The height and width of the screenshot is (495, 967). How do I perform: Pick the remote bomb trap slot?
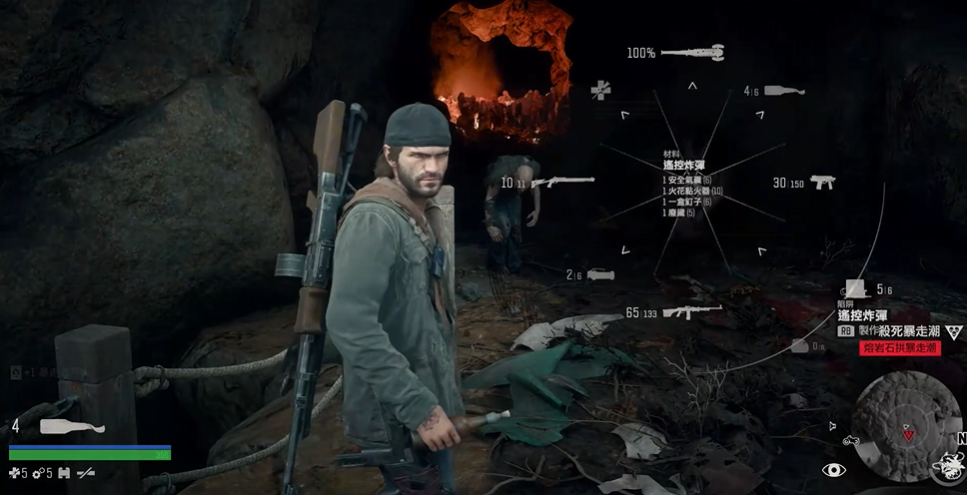point(855,290)
